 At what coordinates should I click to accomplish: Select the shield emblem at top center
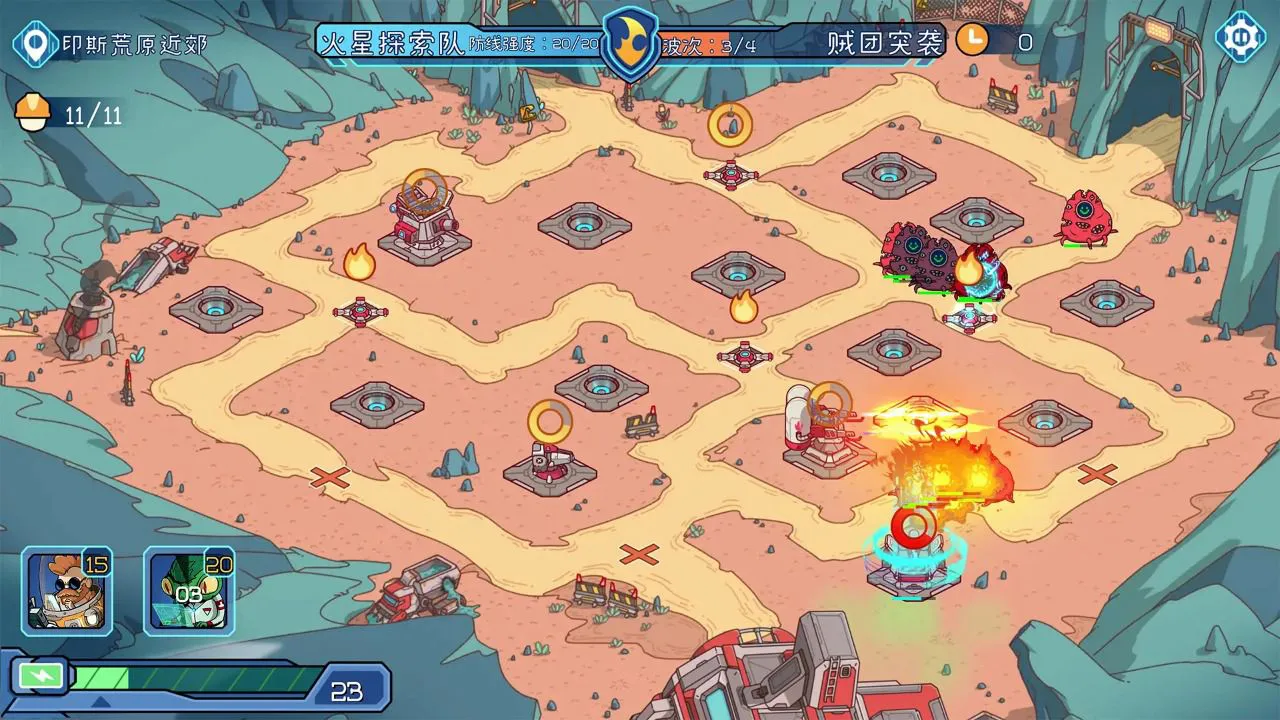(x=630, y=42)
